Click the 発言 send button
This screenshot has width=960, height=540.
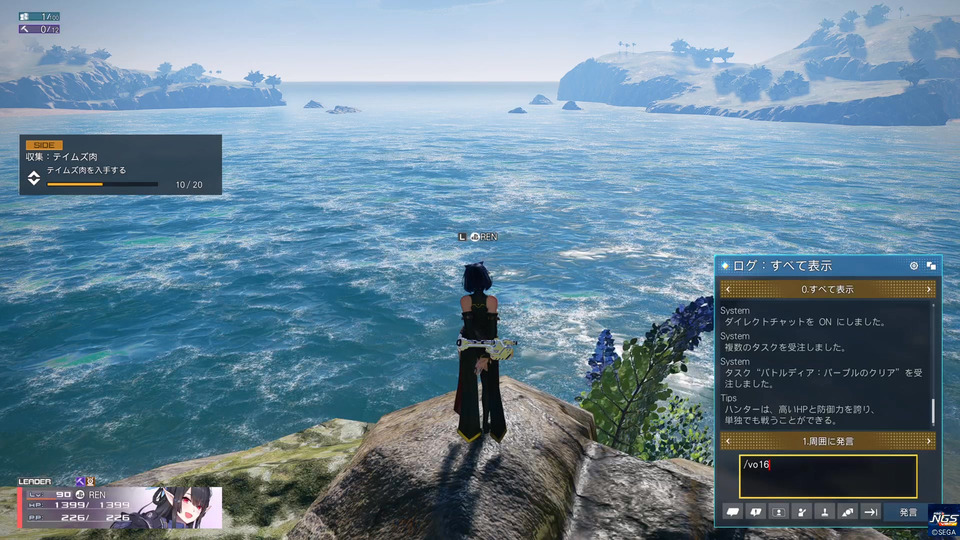tap(907, 512)
